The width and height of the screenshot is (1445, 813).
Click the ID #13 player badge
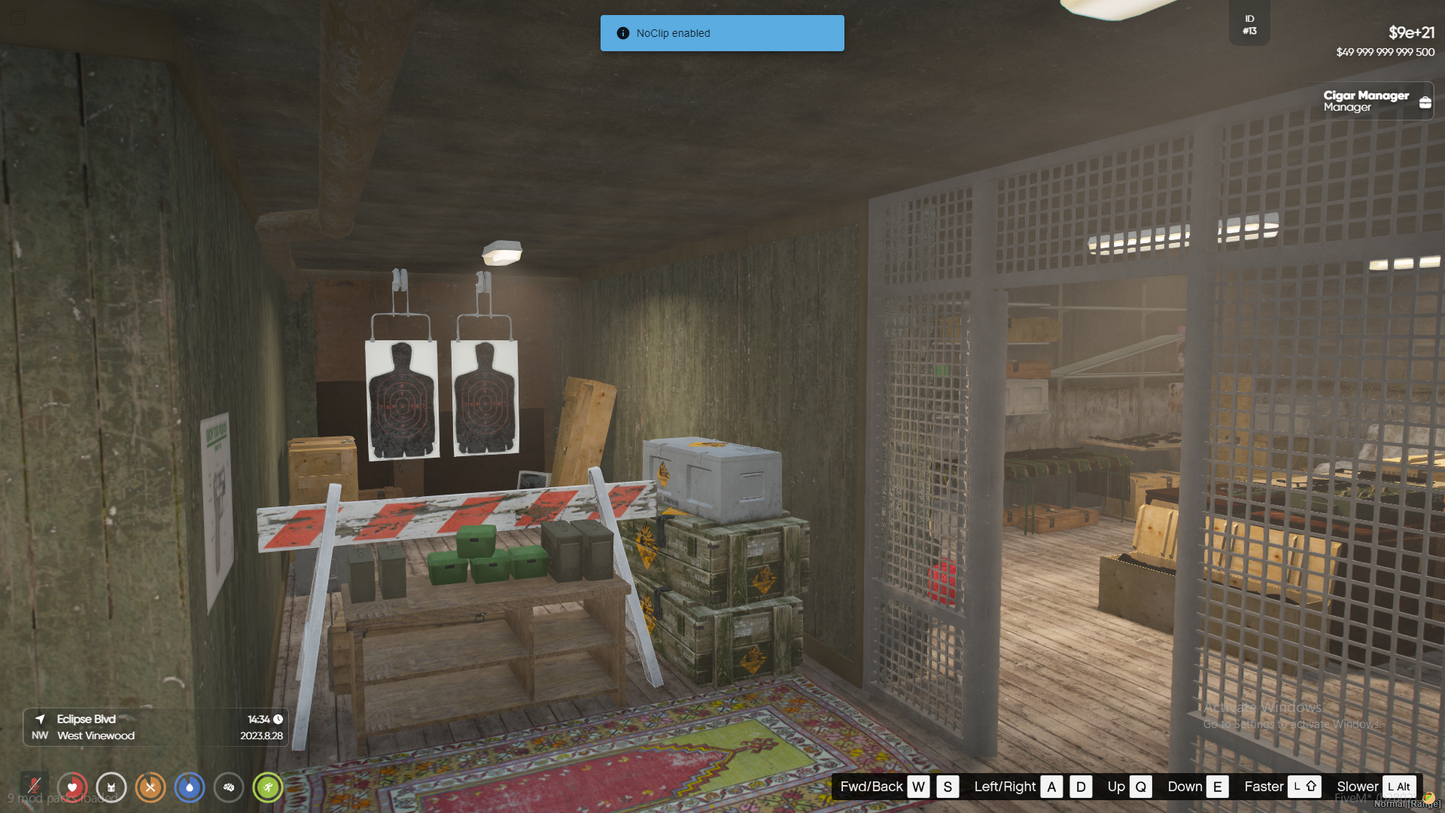[1249, 25]
